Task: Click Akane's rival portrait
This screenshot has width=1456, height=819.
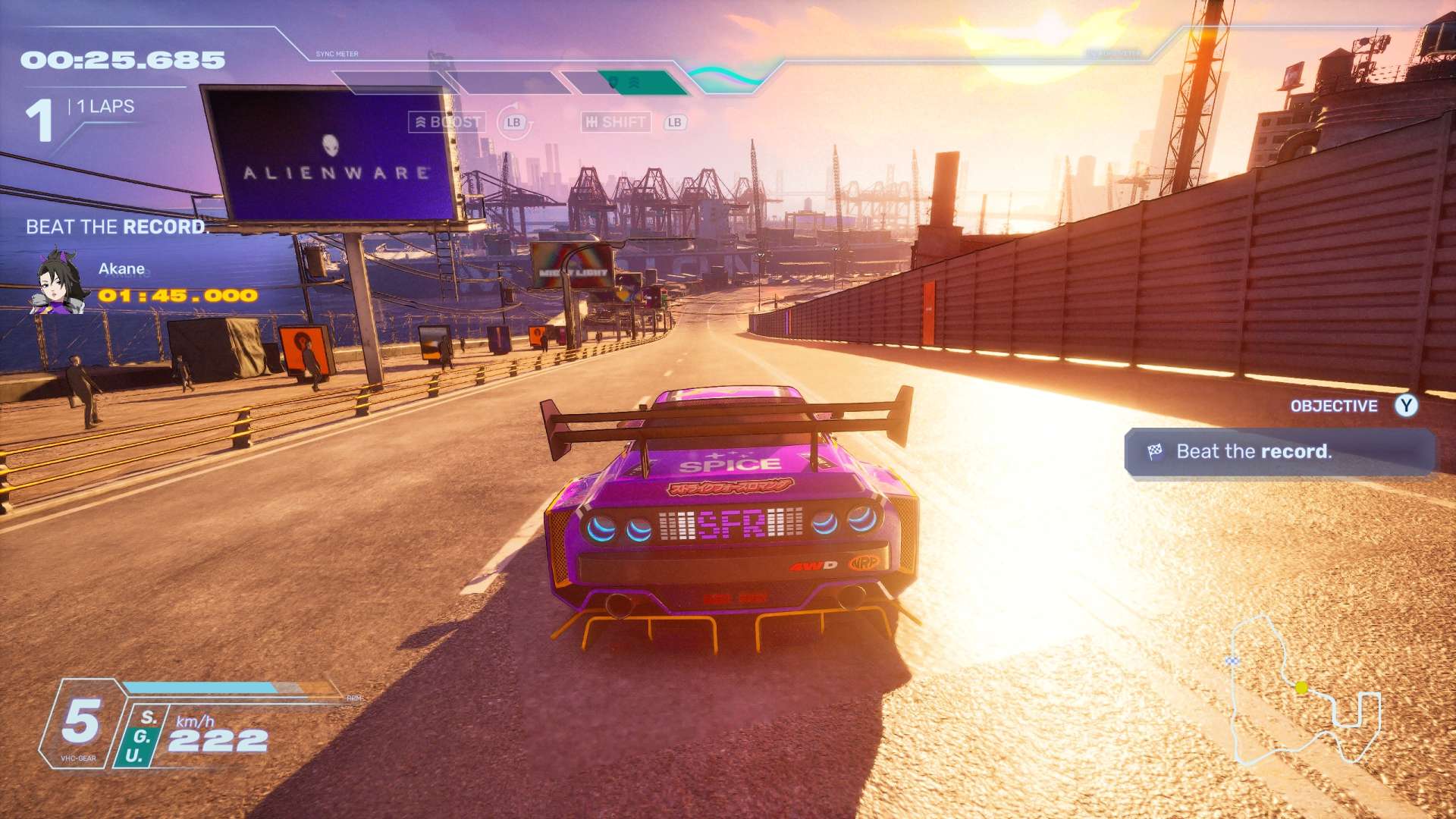Action: coord(58,281)
